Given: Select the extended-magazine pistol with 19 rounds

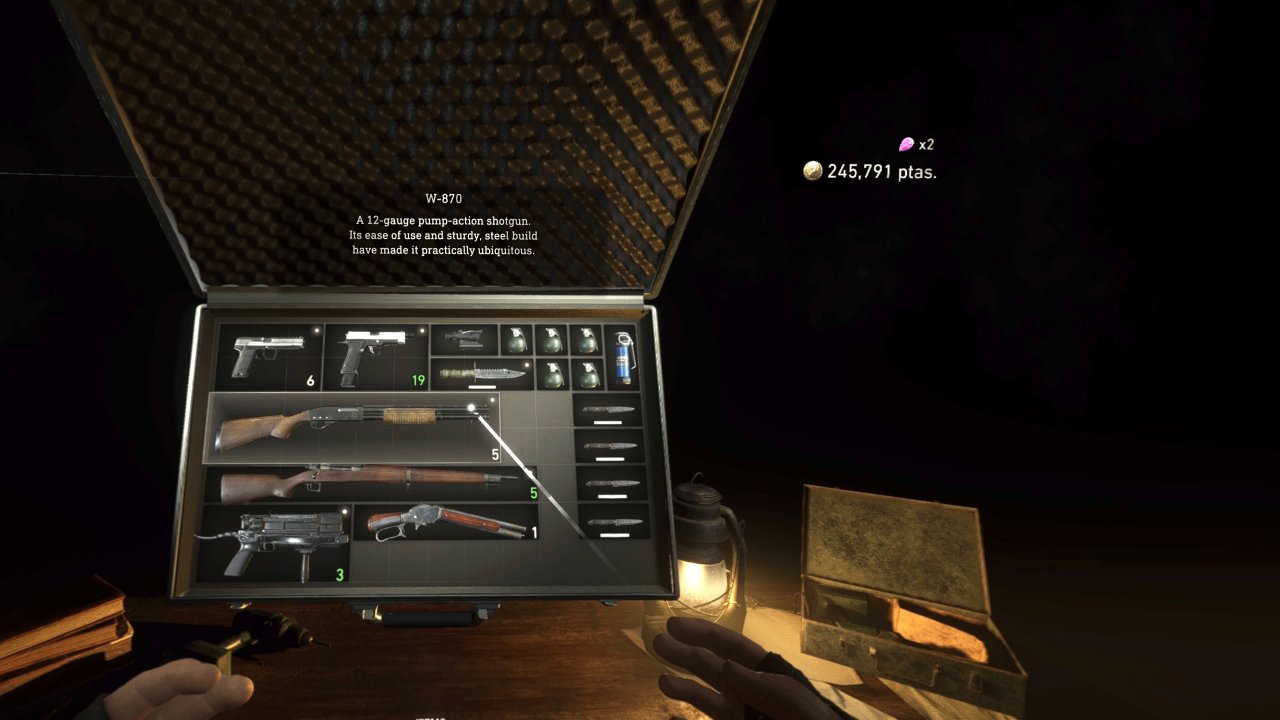Looking at the screenshot, I should [x=376, y=357].
